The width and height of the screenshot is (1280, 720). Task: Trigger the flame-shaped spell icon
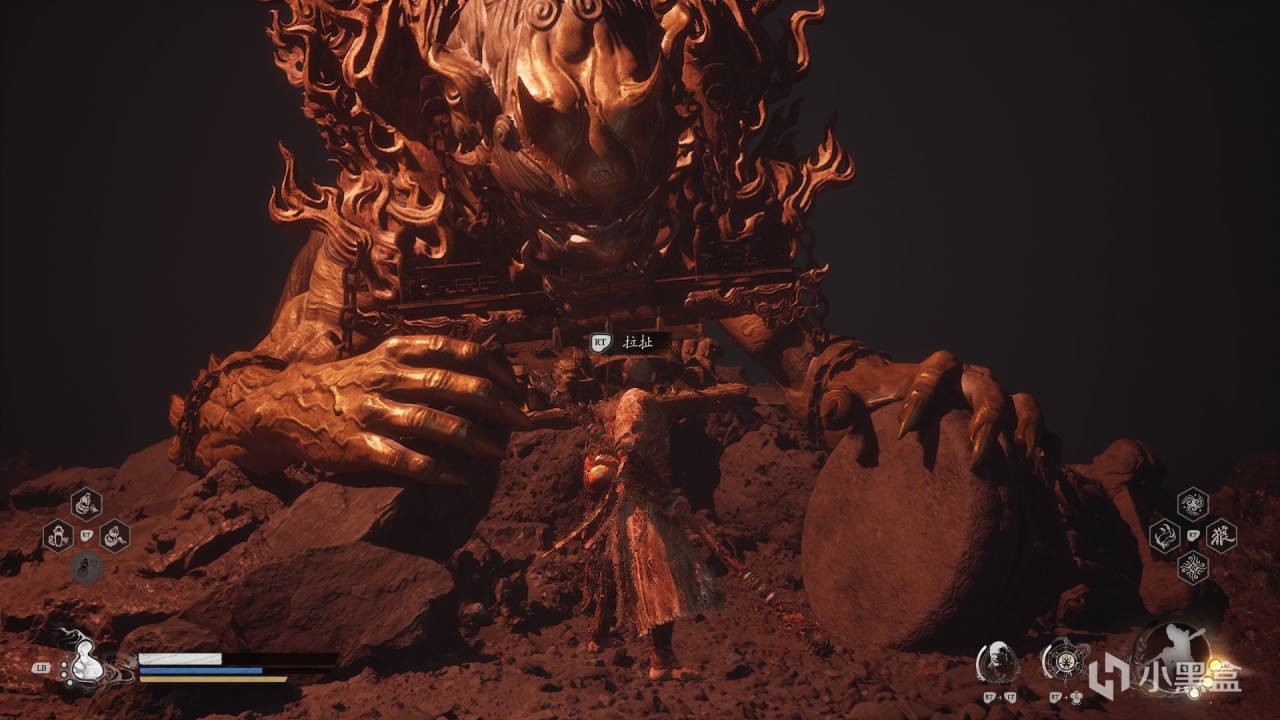click(x=1164, y=536)
